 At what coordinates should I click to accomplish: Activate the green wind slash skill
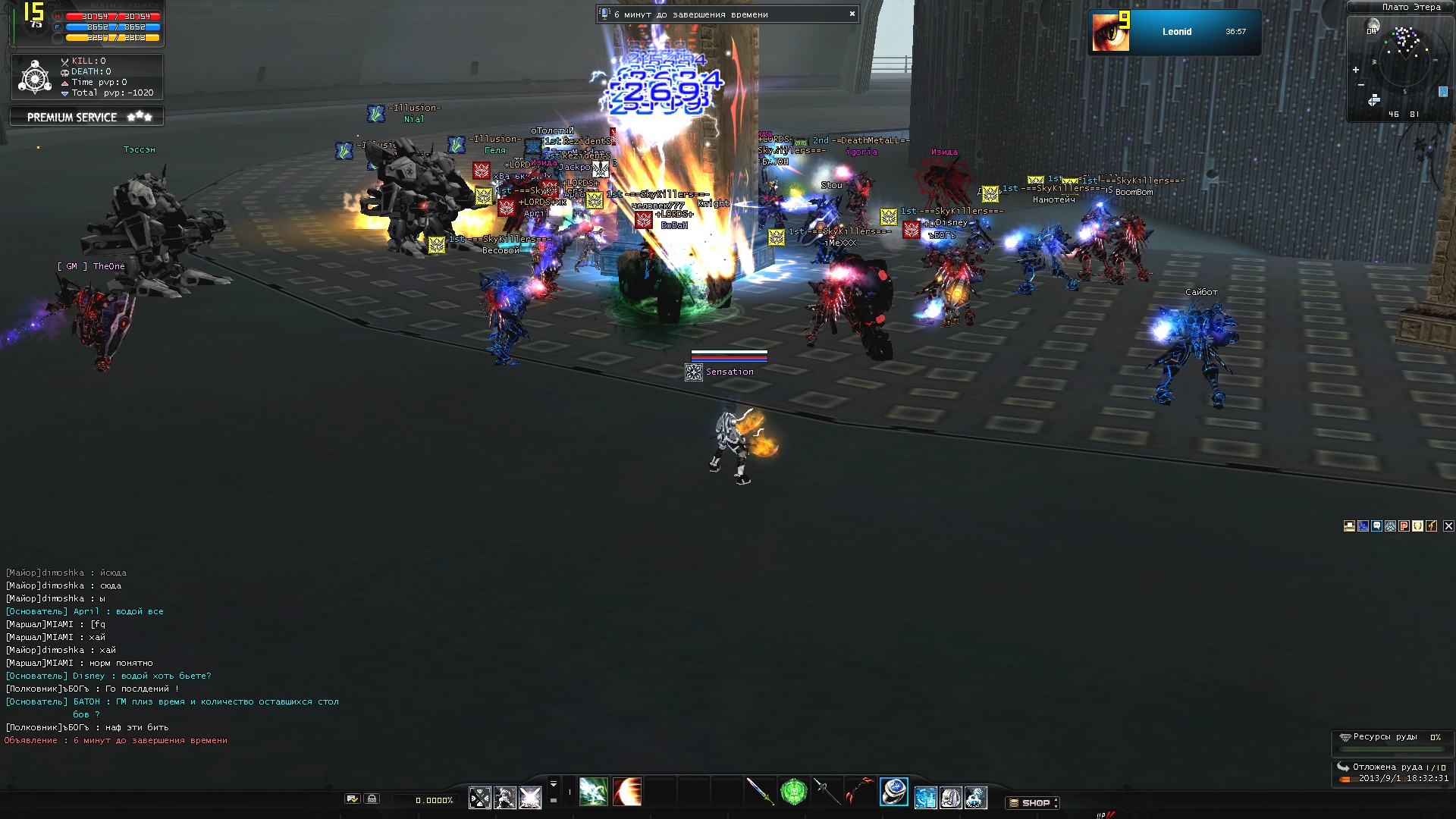click(x=593, y=792)
